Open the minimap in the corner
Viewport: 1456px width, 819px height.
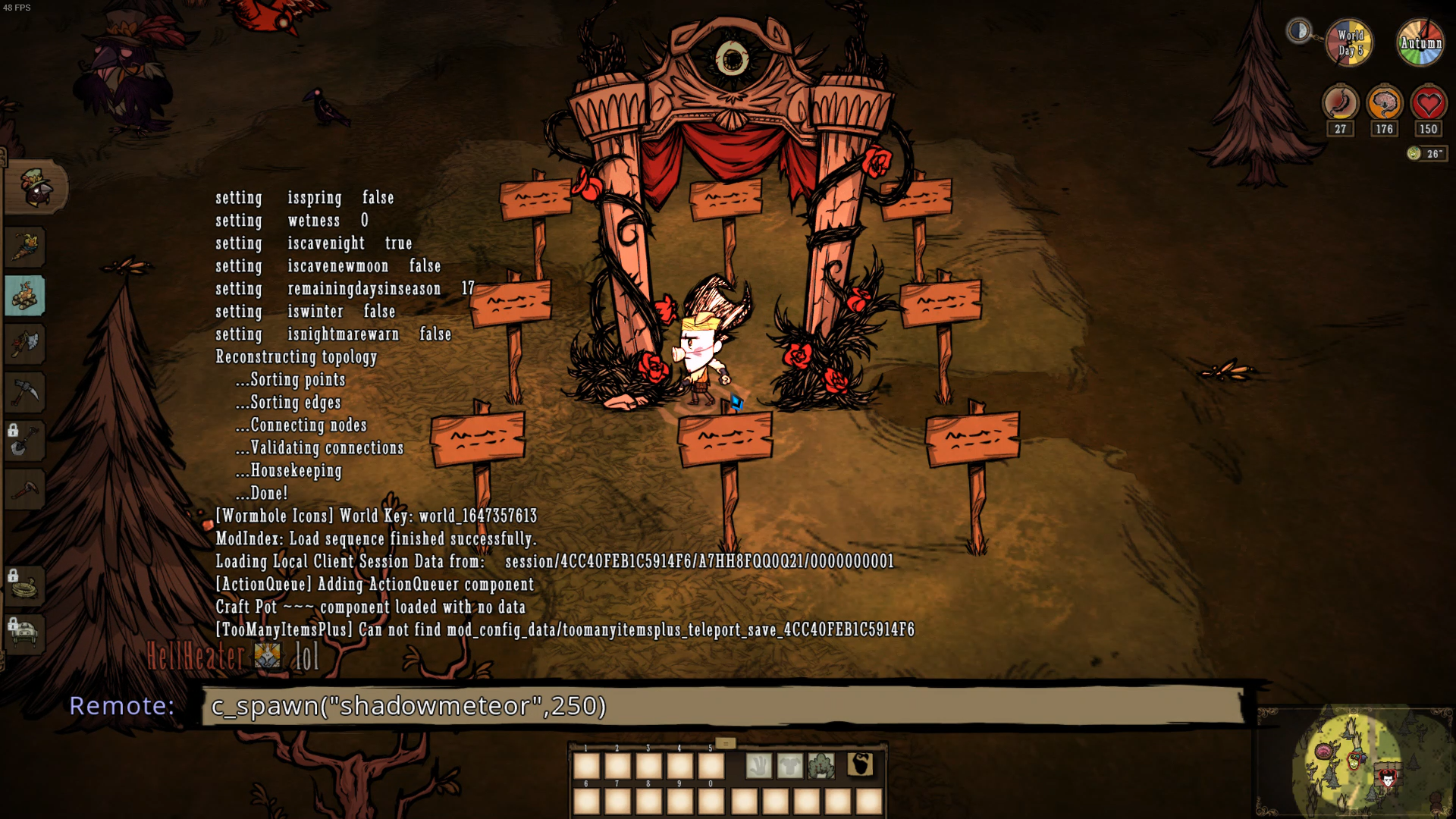(1355, 762)
